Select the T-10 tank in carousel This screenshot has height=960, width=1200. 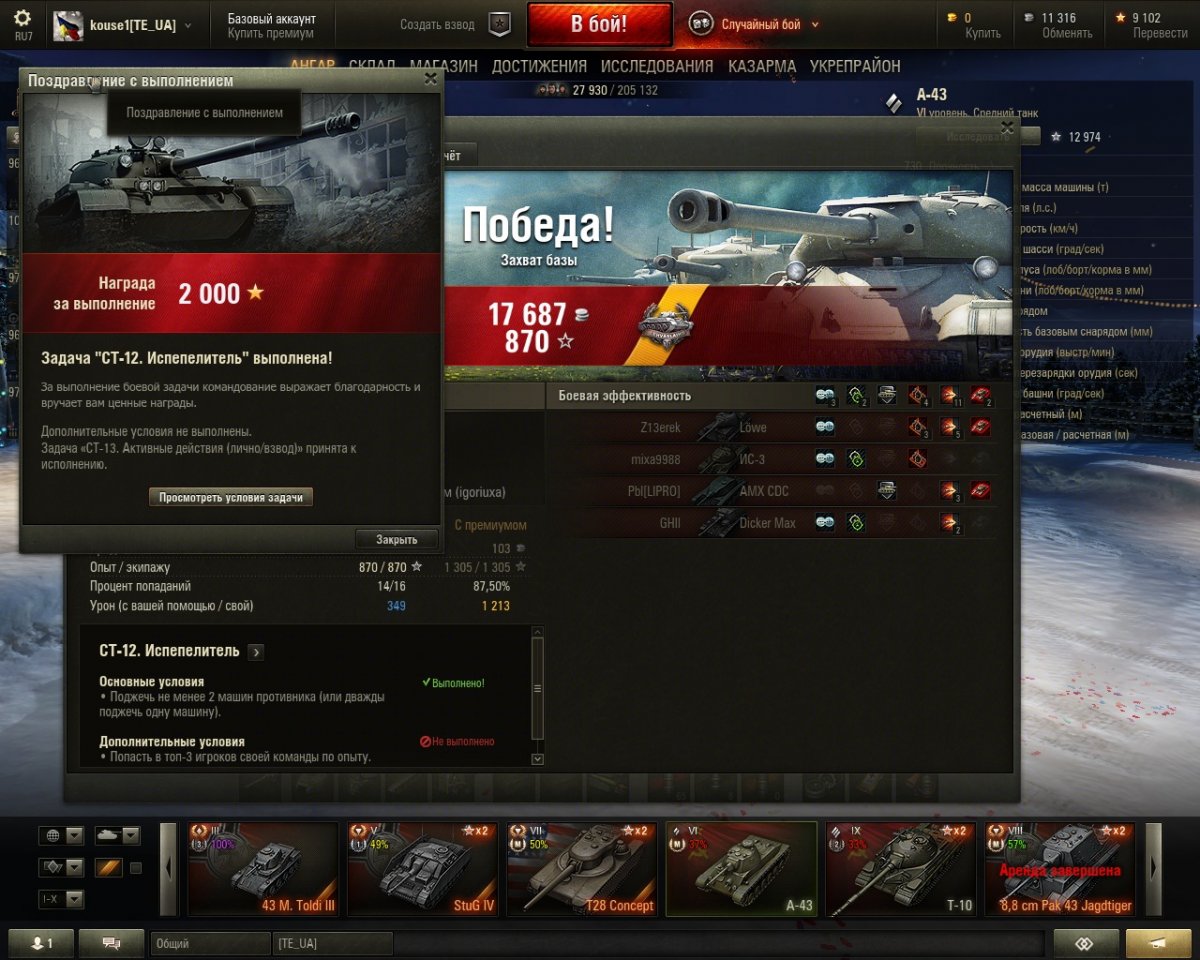click(x=901, y=869)
